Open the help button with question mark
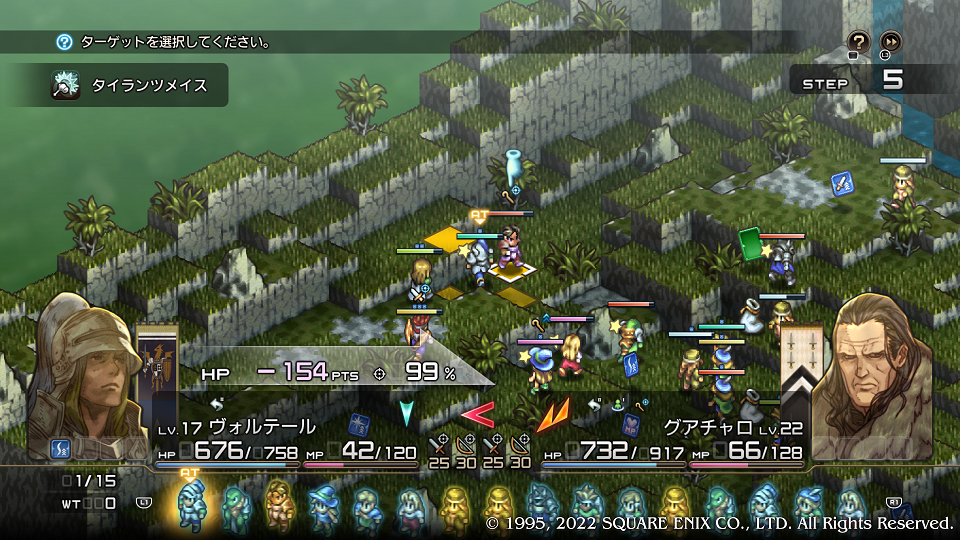Screen dimensions: 960x540 (x=858, y=41)
